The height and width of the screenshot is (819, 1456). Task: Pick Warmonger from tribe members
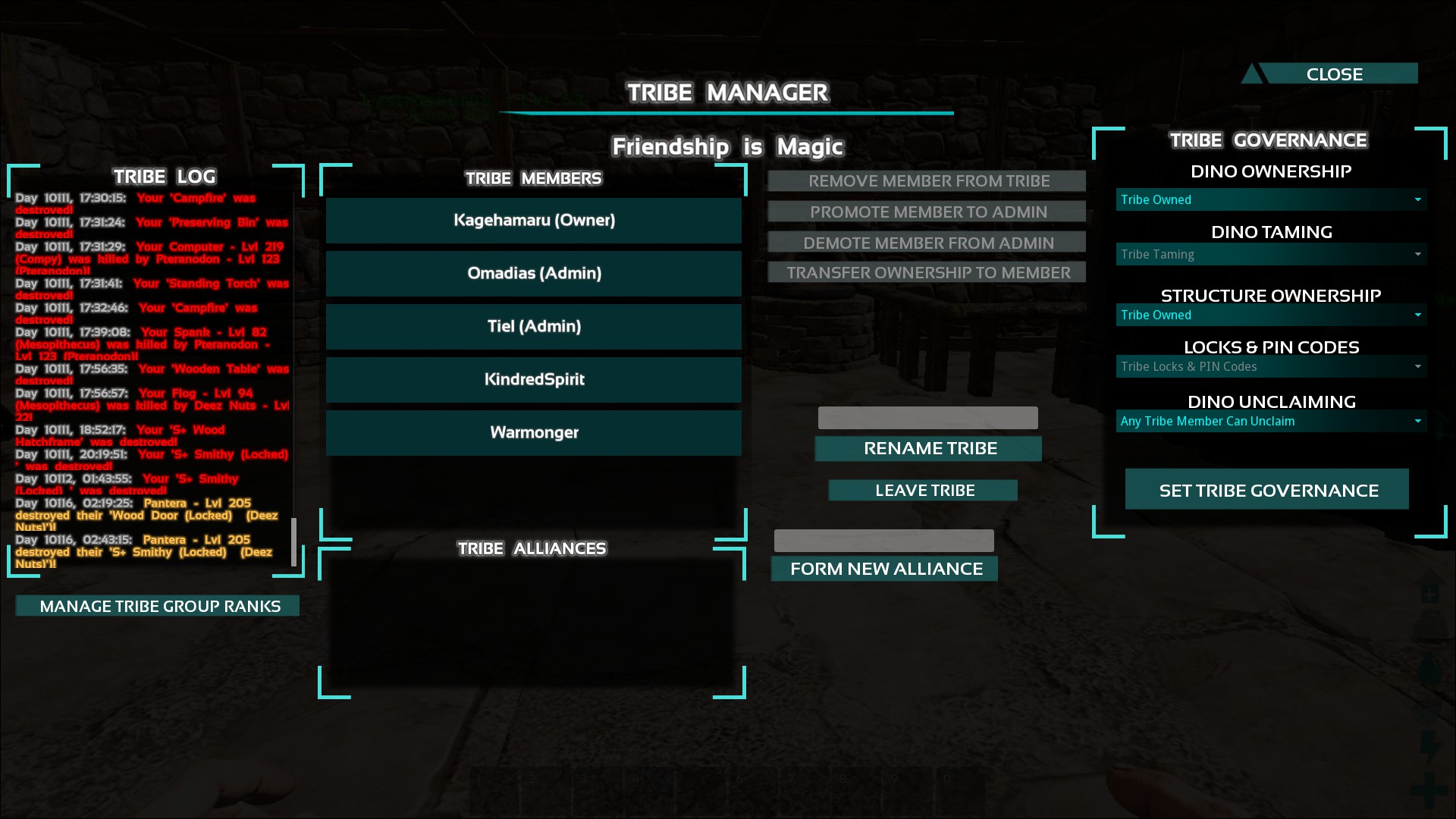point(534,433)
